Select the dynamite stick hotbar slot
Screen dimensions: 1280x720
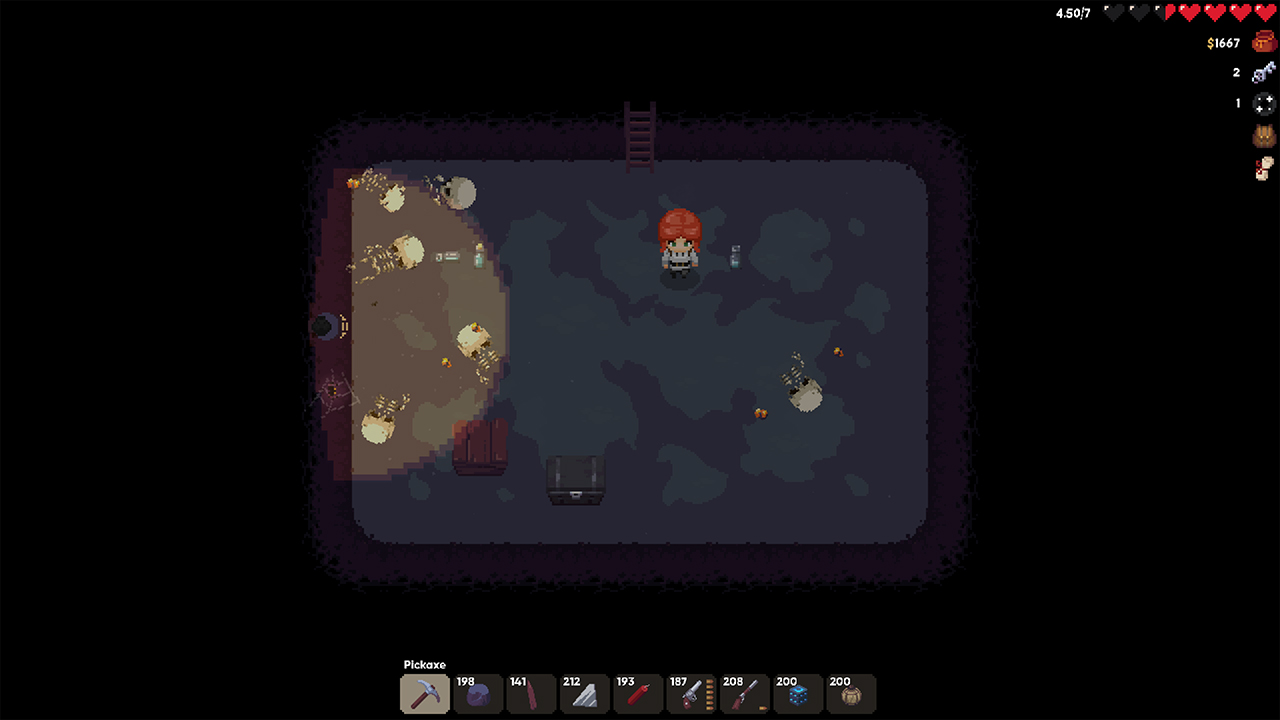(x=638, y=694)
